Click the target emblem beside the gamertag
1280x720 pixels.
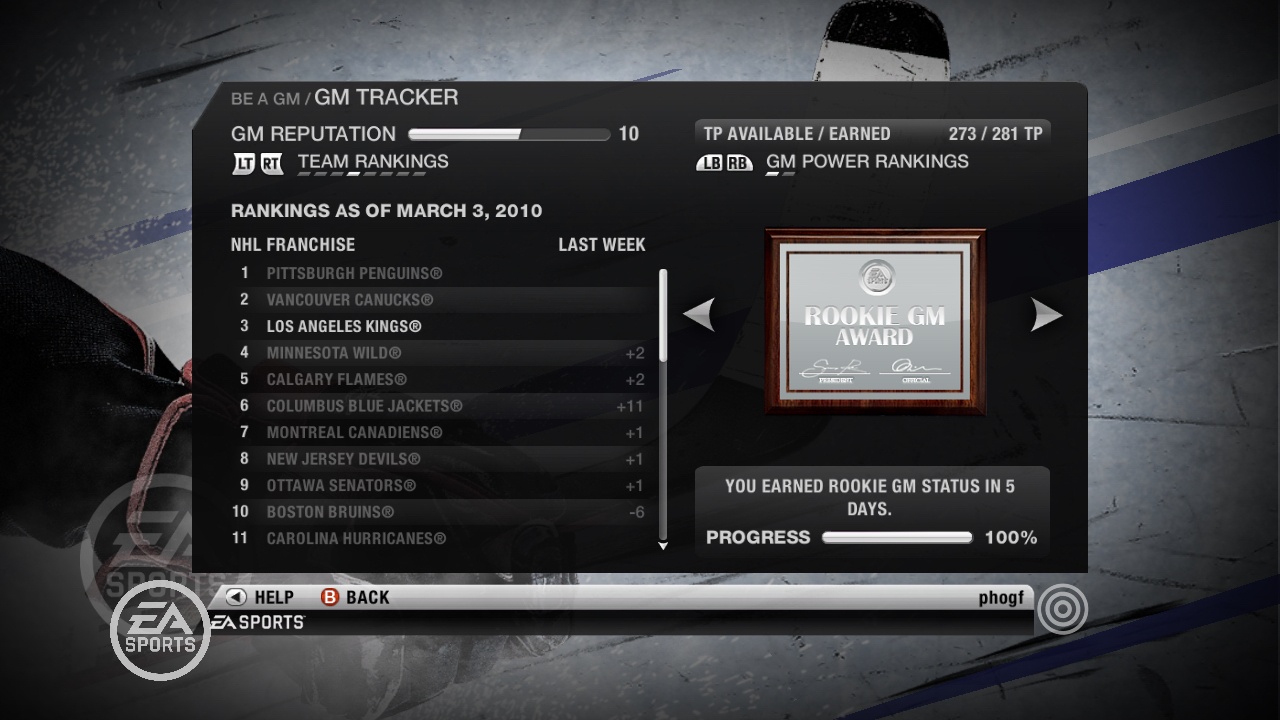(x=1063, y=608)
